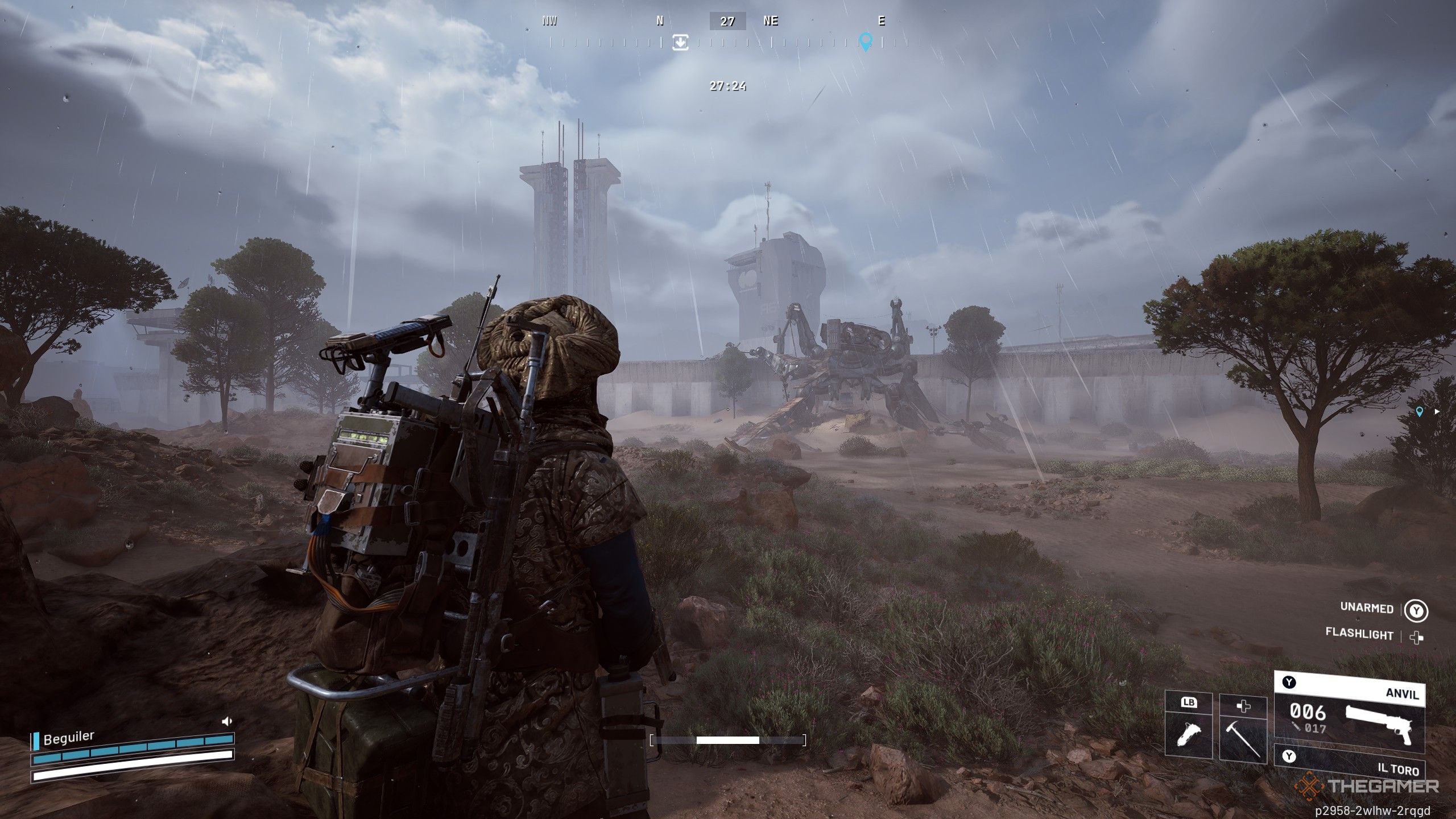Screen dimensions: 1456x819
Task: Click the extraction marker on the compass
Action: tap(680, 42)
